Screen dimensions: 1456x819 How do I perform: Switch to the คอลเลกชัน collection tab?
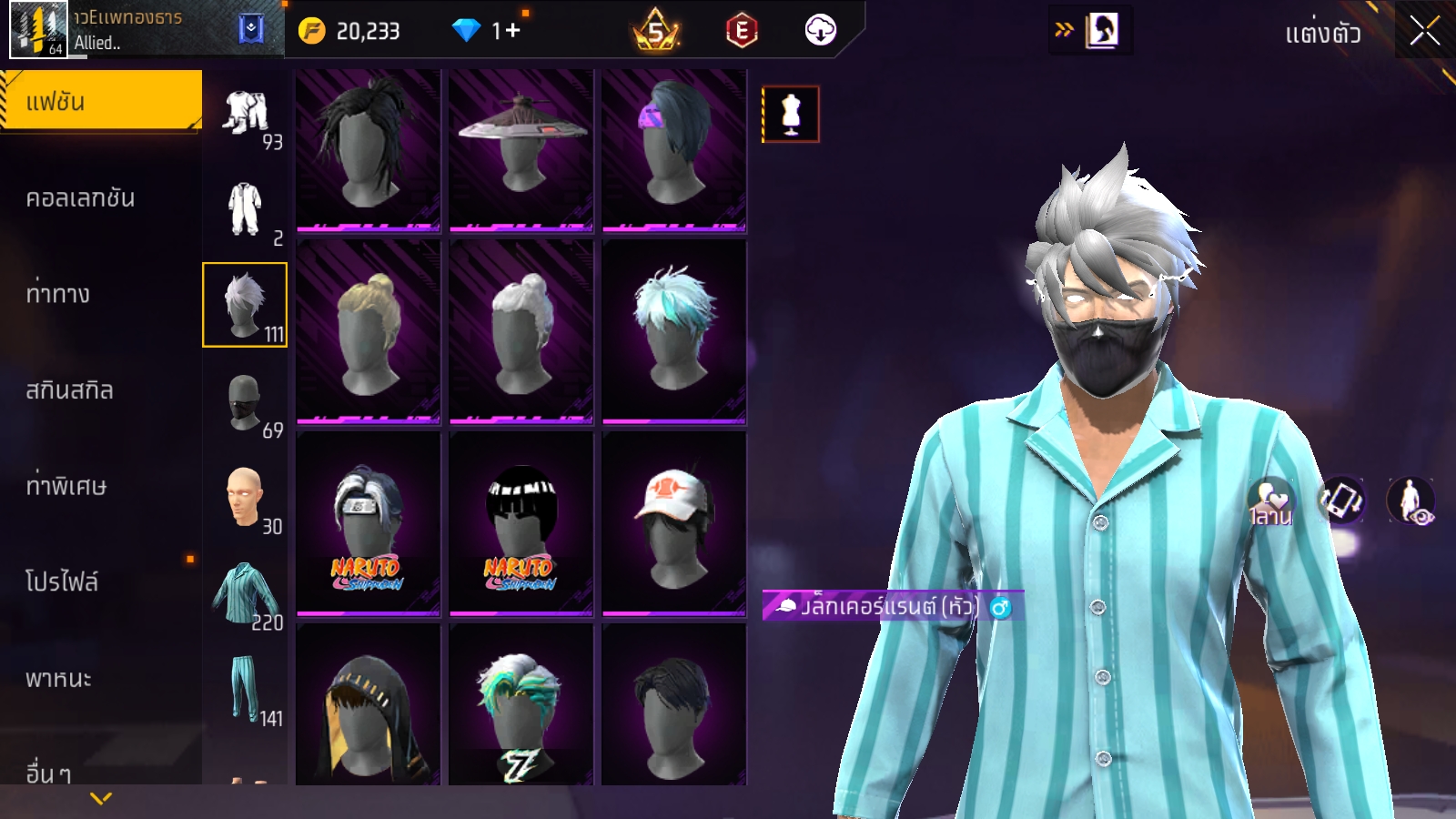[80, 198]
